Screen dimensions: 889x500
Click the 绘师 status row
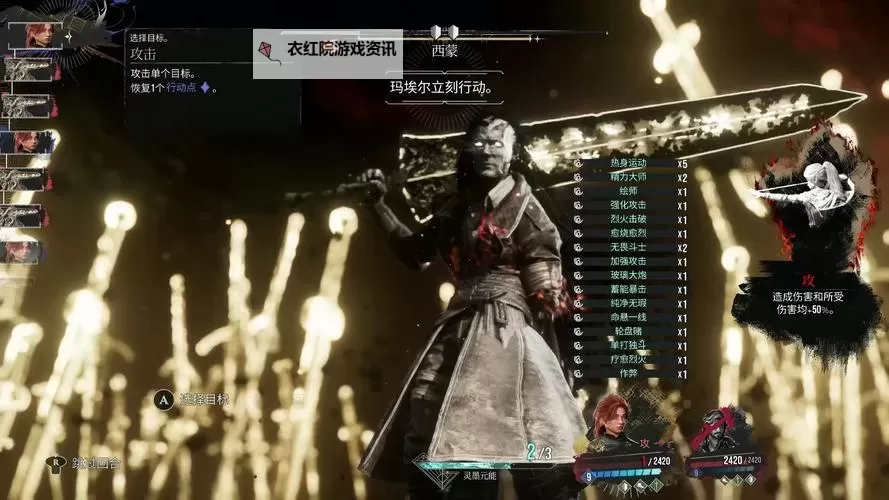tap(628, 191)
